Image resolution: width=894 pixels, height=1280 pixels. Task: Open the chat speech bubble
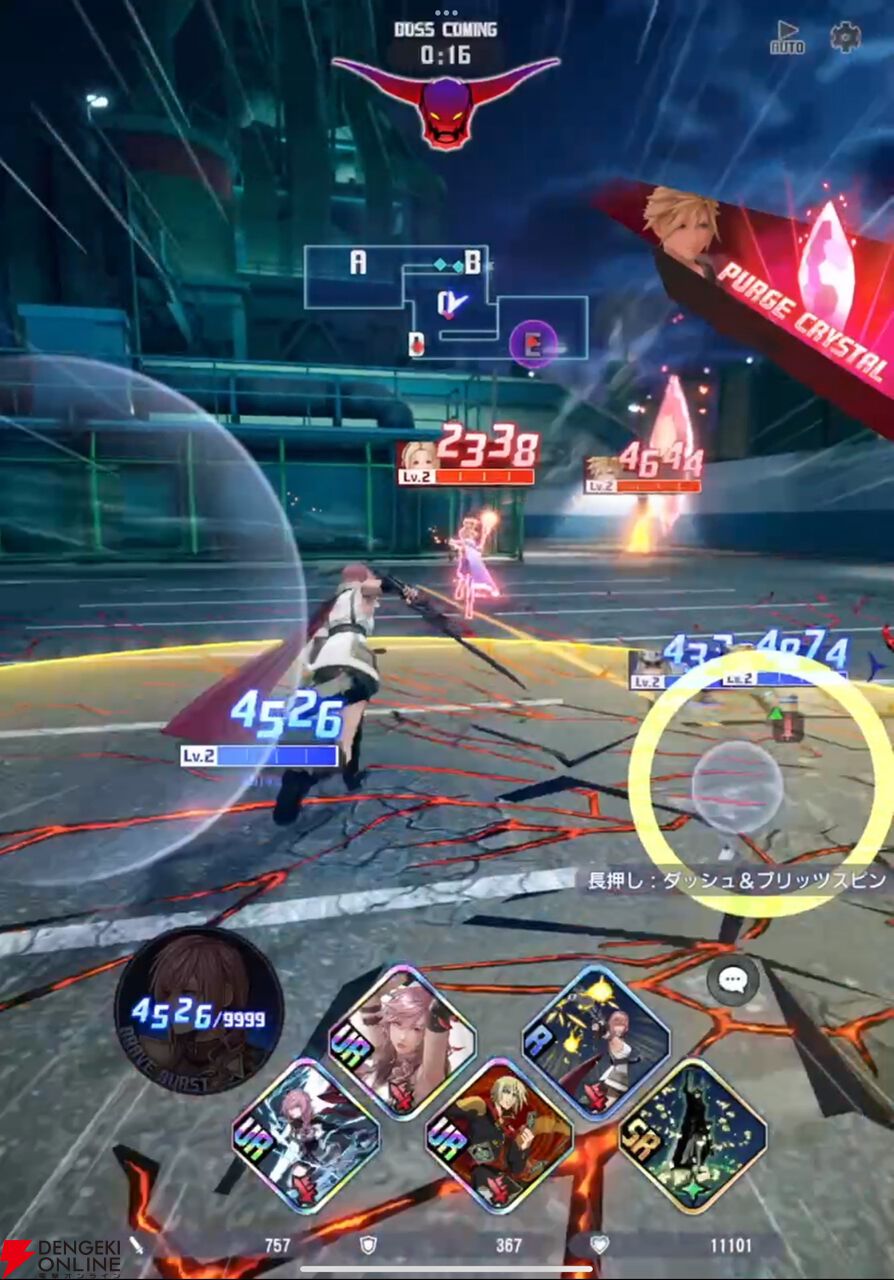(732, 981)
